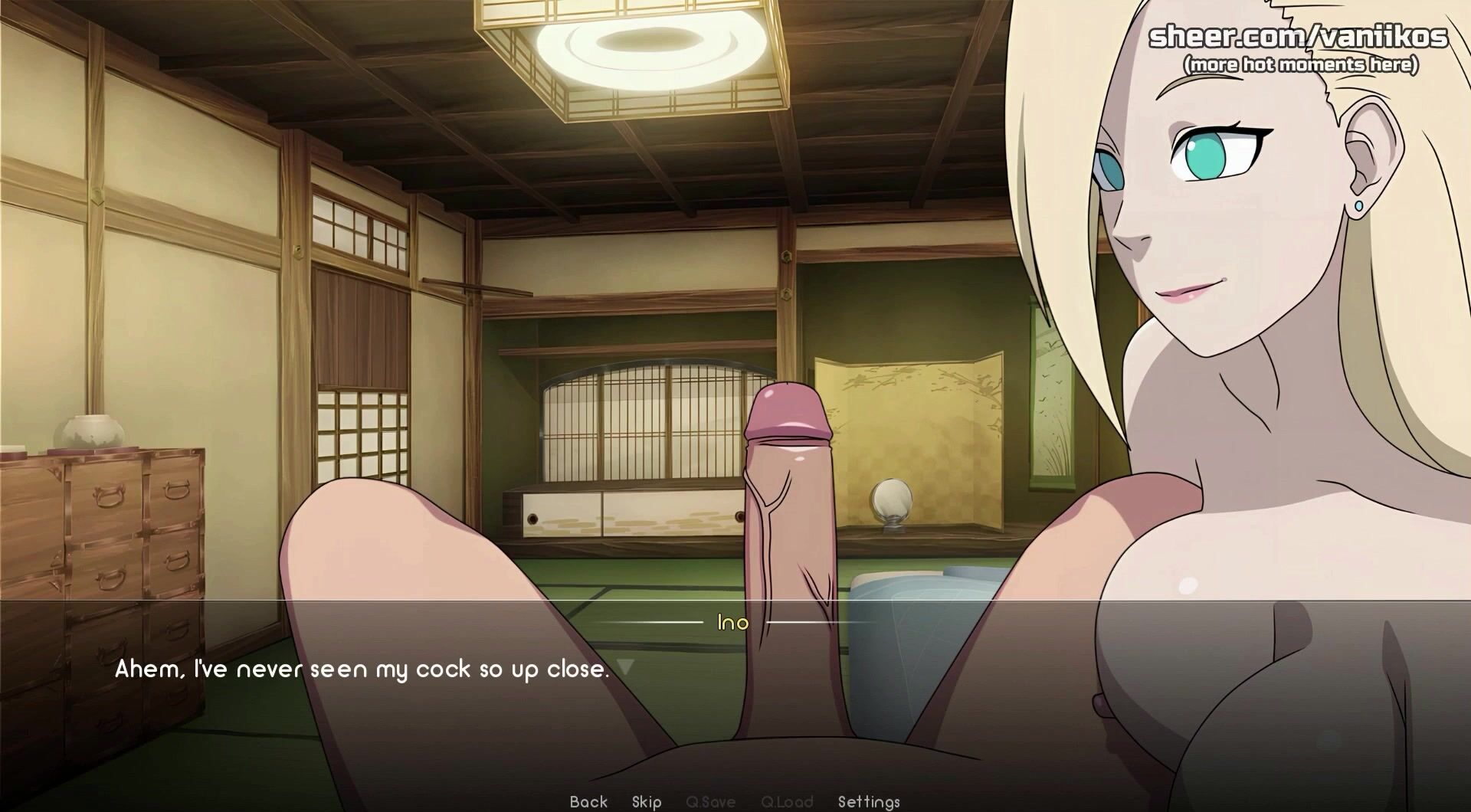1471x812 pixels.
Task: Click the dialogue continue arrow
Action: 625,667
